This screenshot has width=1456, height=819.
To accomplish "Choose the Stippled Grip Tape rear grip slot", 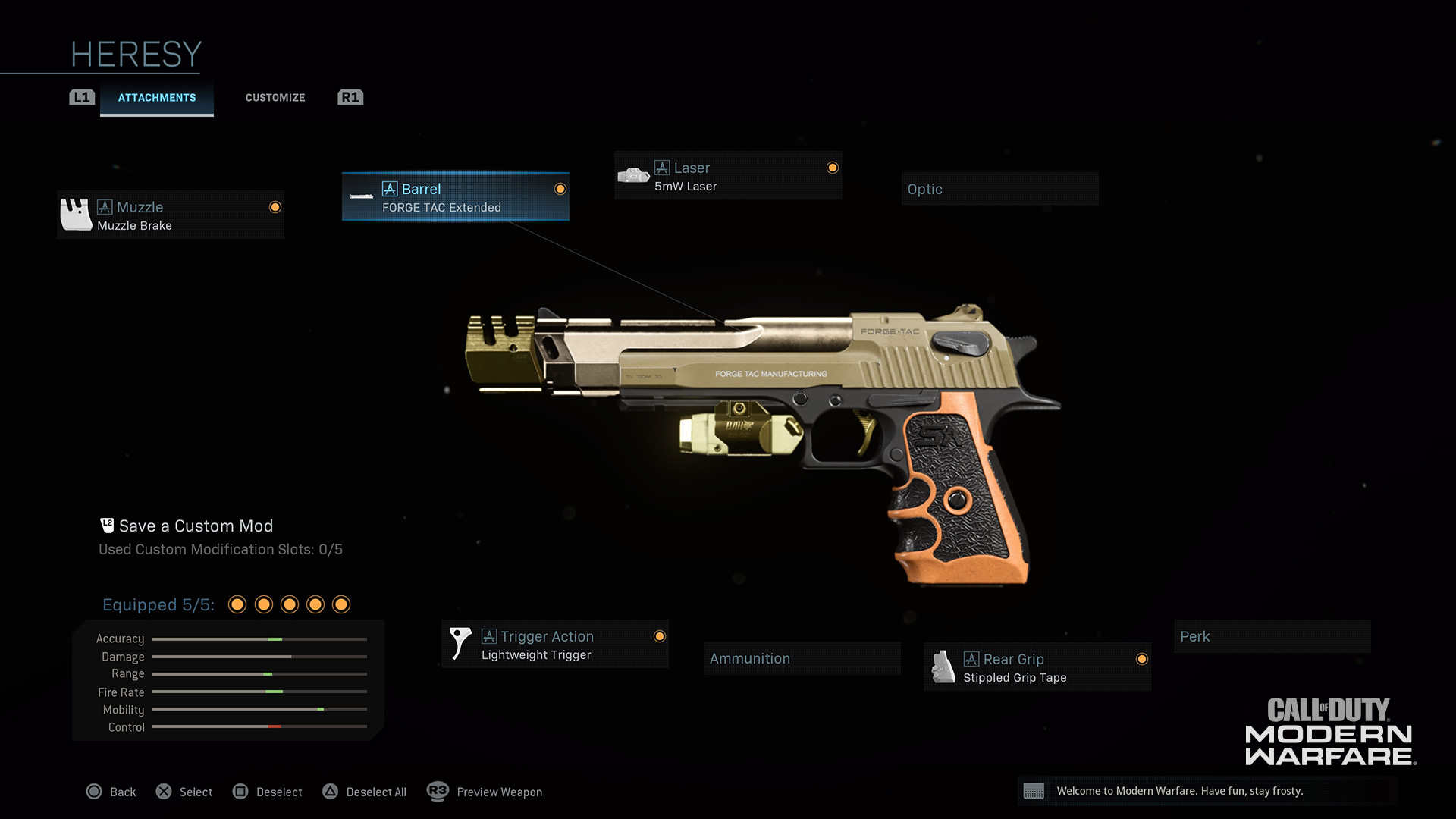I will pyautogui.click(x=1037, y=667).
